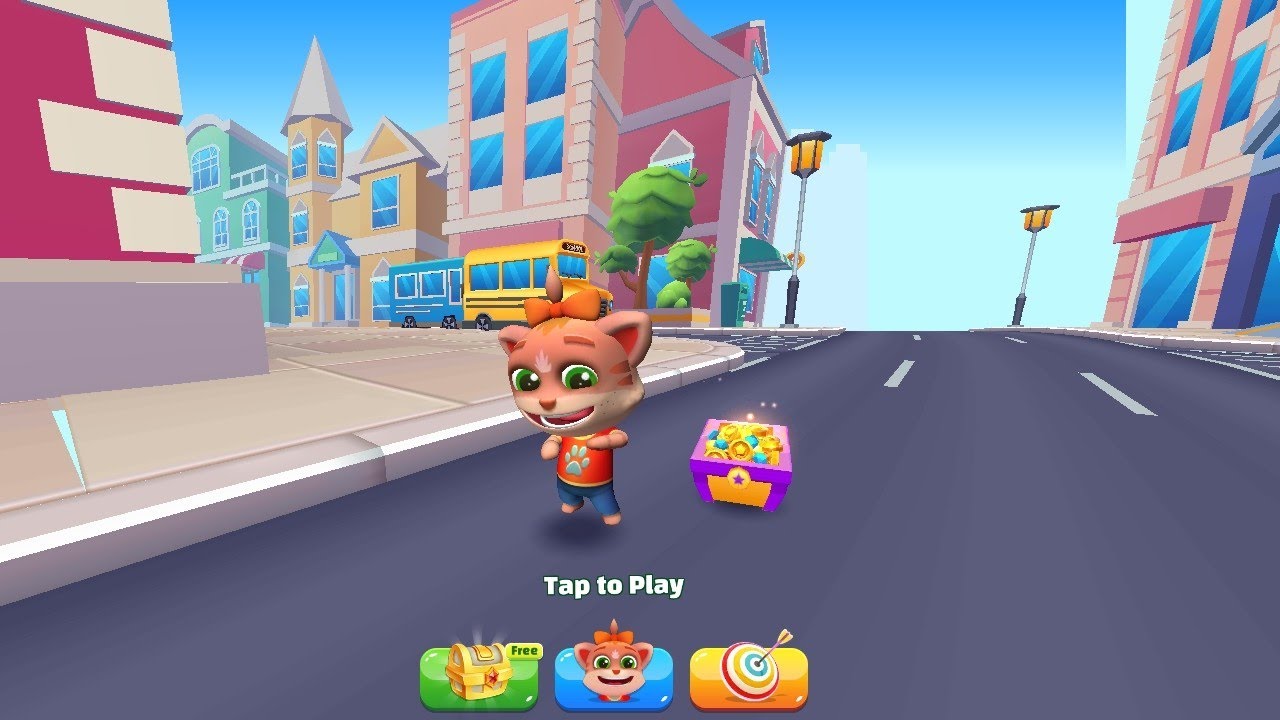
Task: Click the Tap to Play text
Action: (x=613, y=586)
